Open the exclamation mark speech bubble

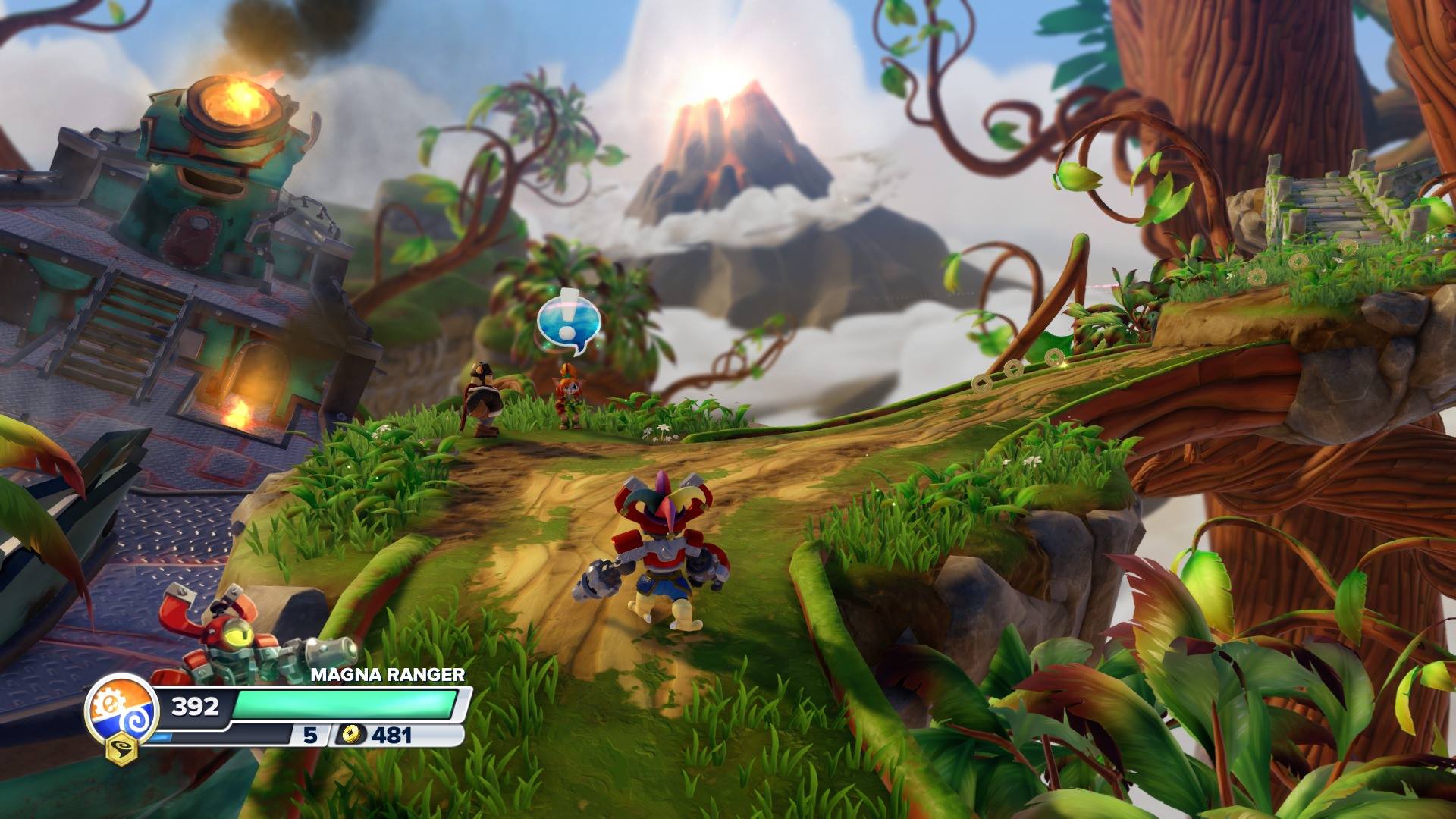pyautogui.click(x=568, y=322)
